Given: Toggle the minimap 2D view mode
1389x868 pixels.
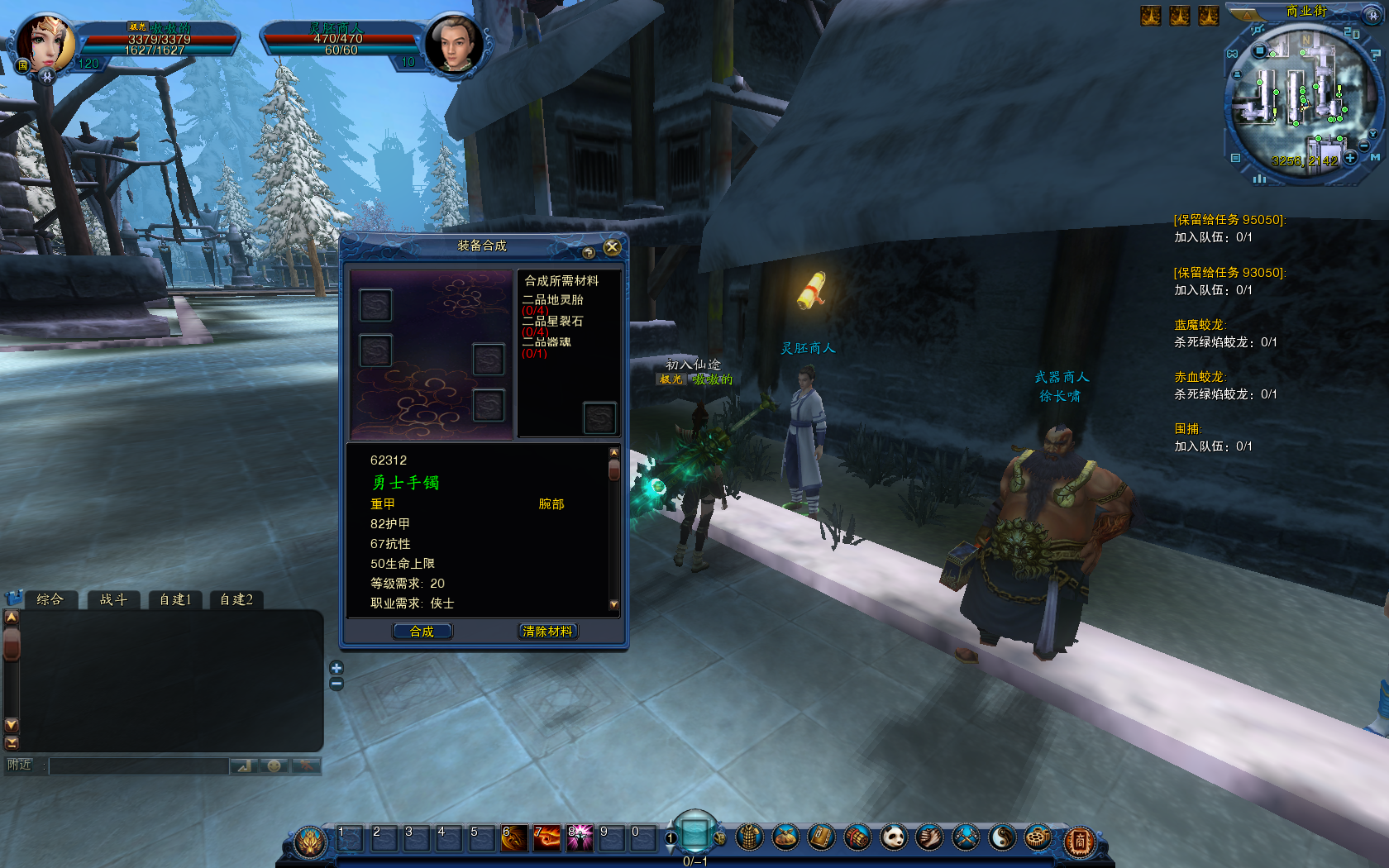Looking at the screenshot, I should [x=1352, y=33].
